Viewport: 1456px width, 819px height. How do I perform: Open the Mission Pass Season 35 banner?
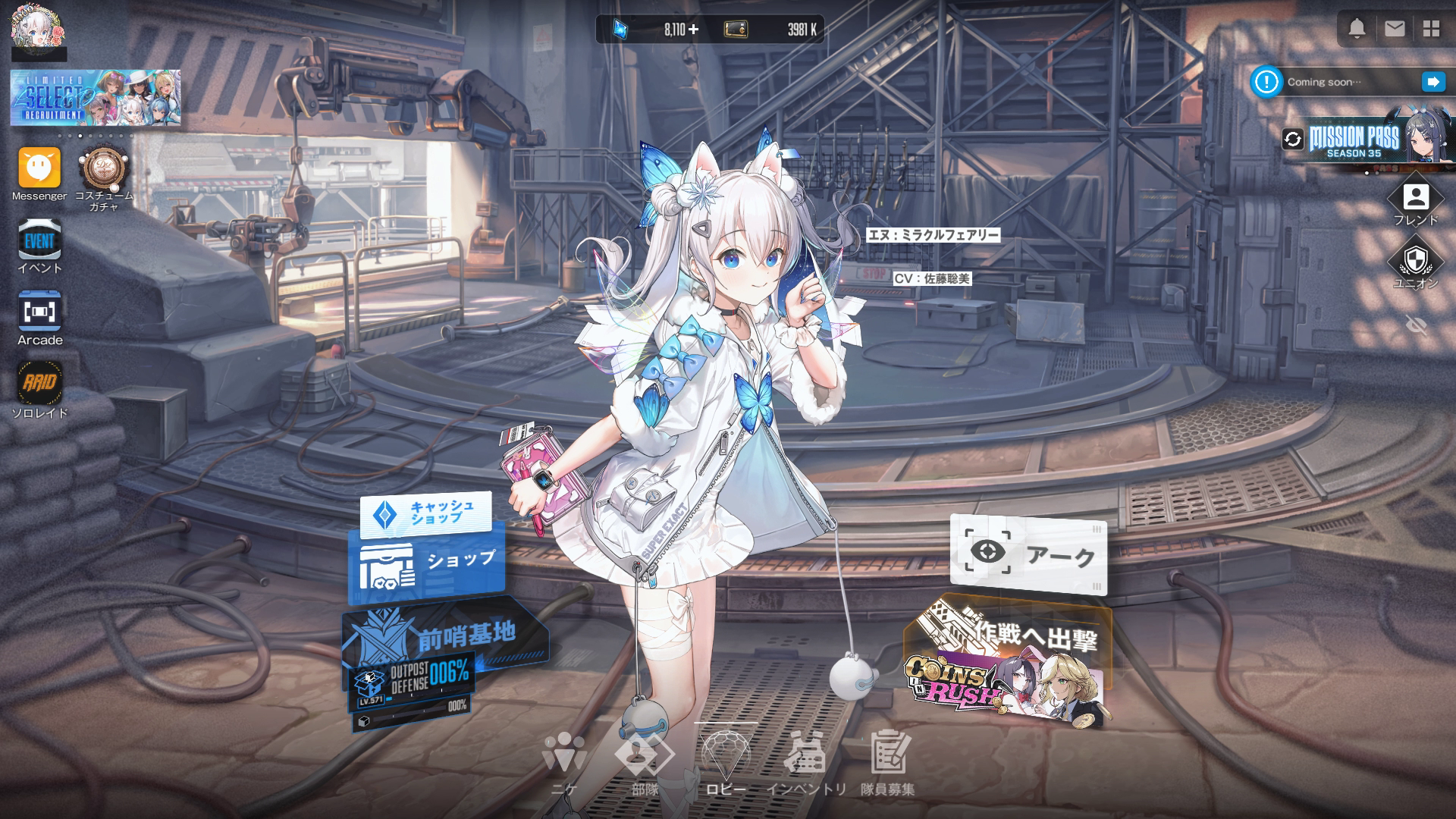tap(1365, 142)
